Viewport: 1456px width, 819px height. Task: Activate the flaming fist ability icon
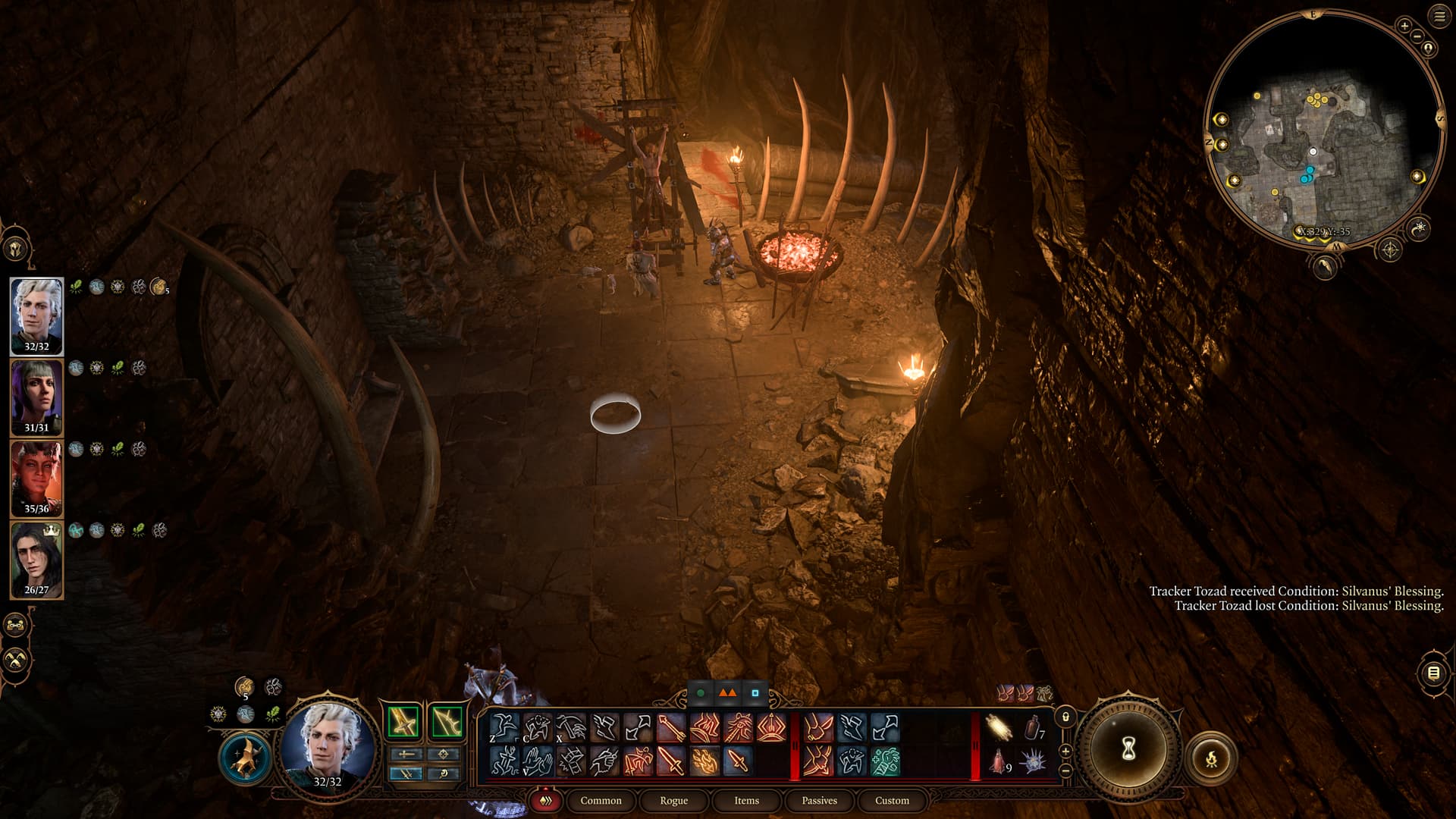pos(704,761)
